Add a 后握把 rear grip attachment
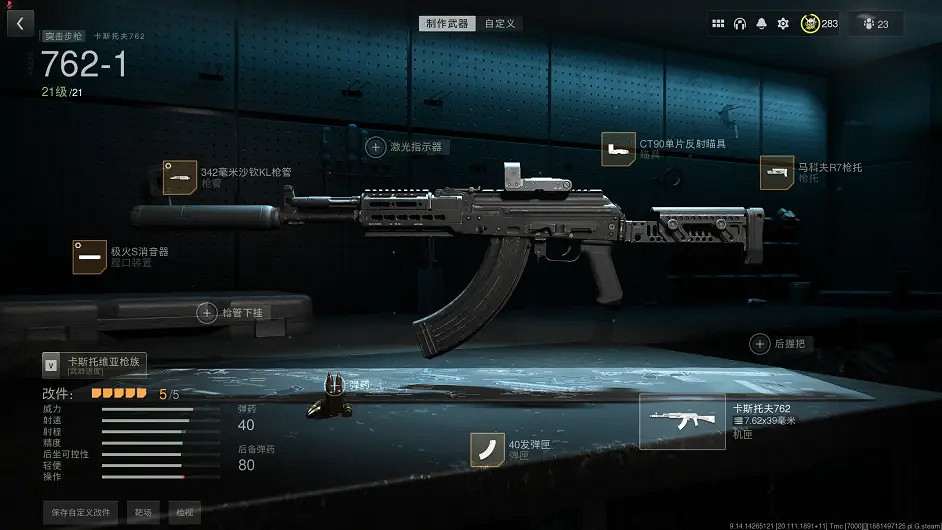 (x=760, y=344)
